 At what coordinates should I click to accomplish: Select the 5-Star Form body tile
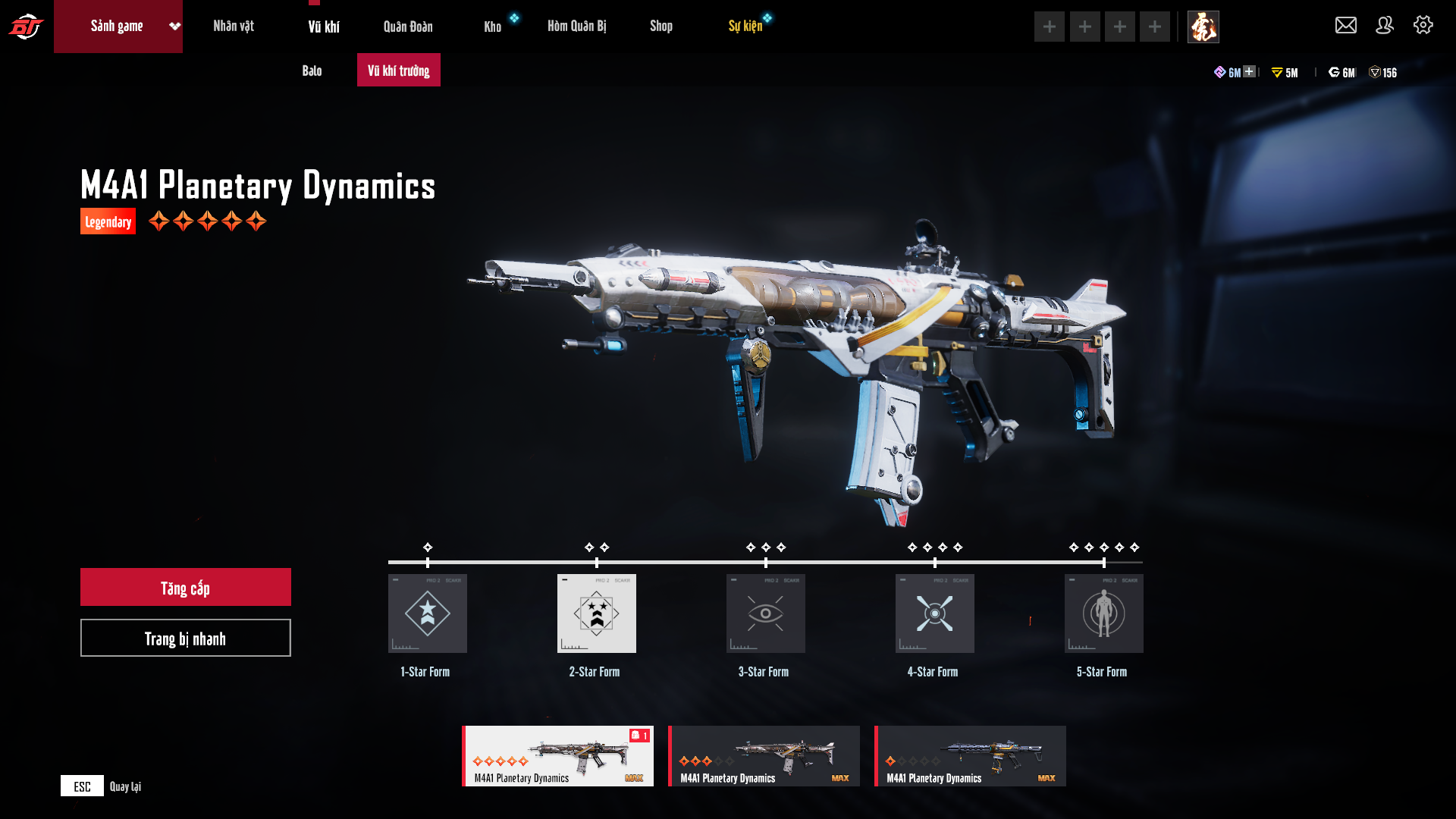click(x=1104, y=613)
